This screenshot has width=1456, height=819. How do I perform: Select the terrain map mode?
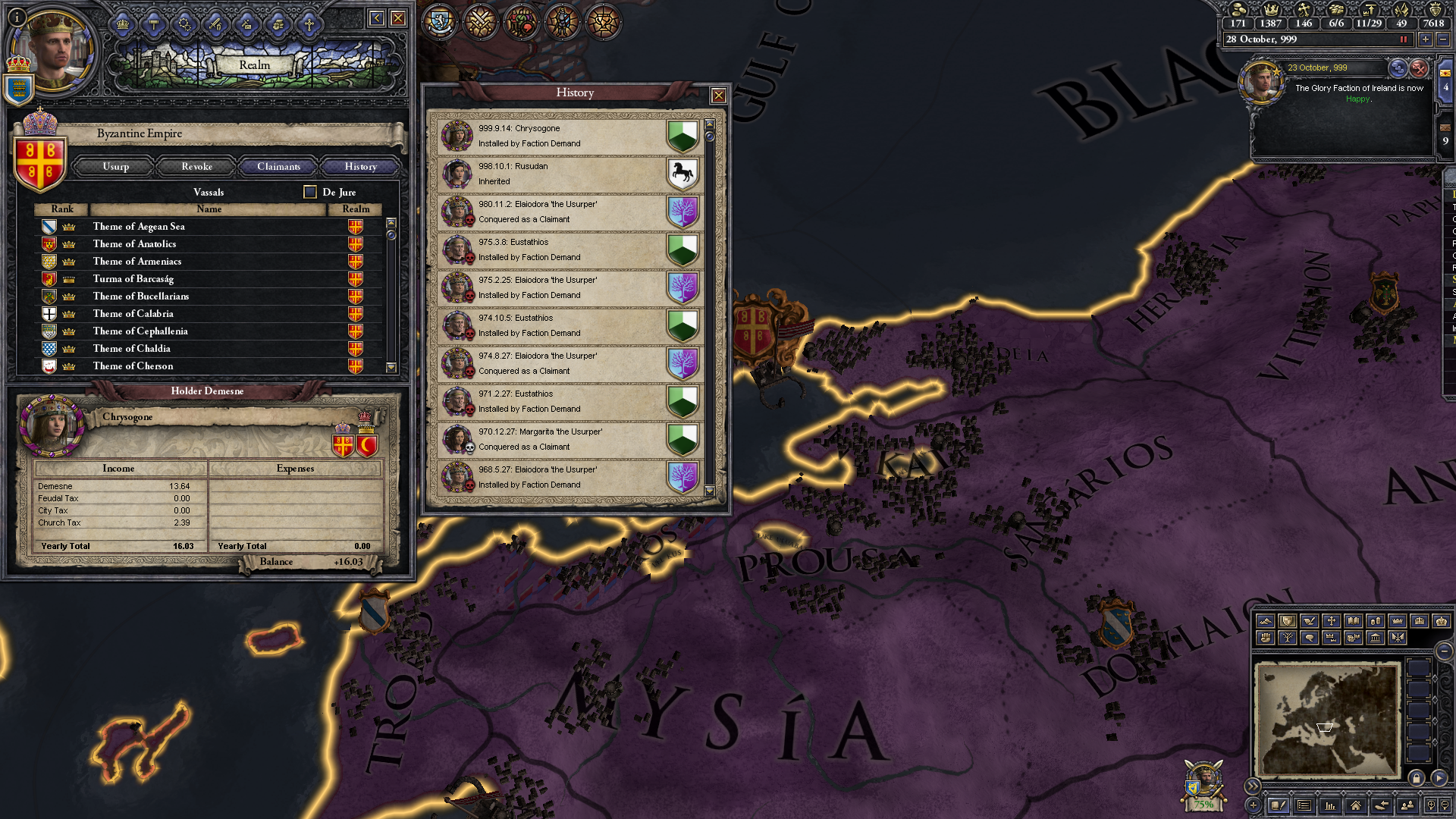pos(1266,622)
